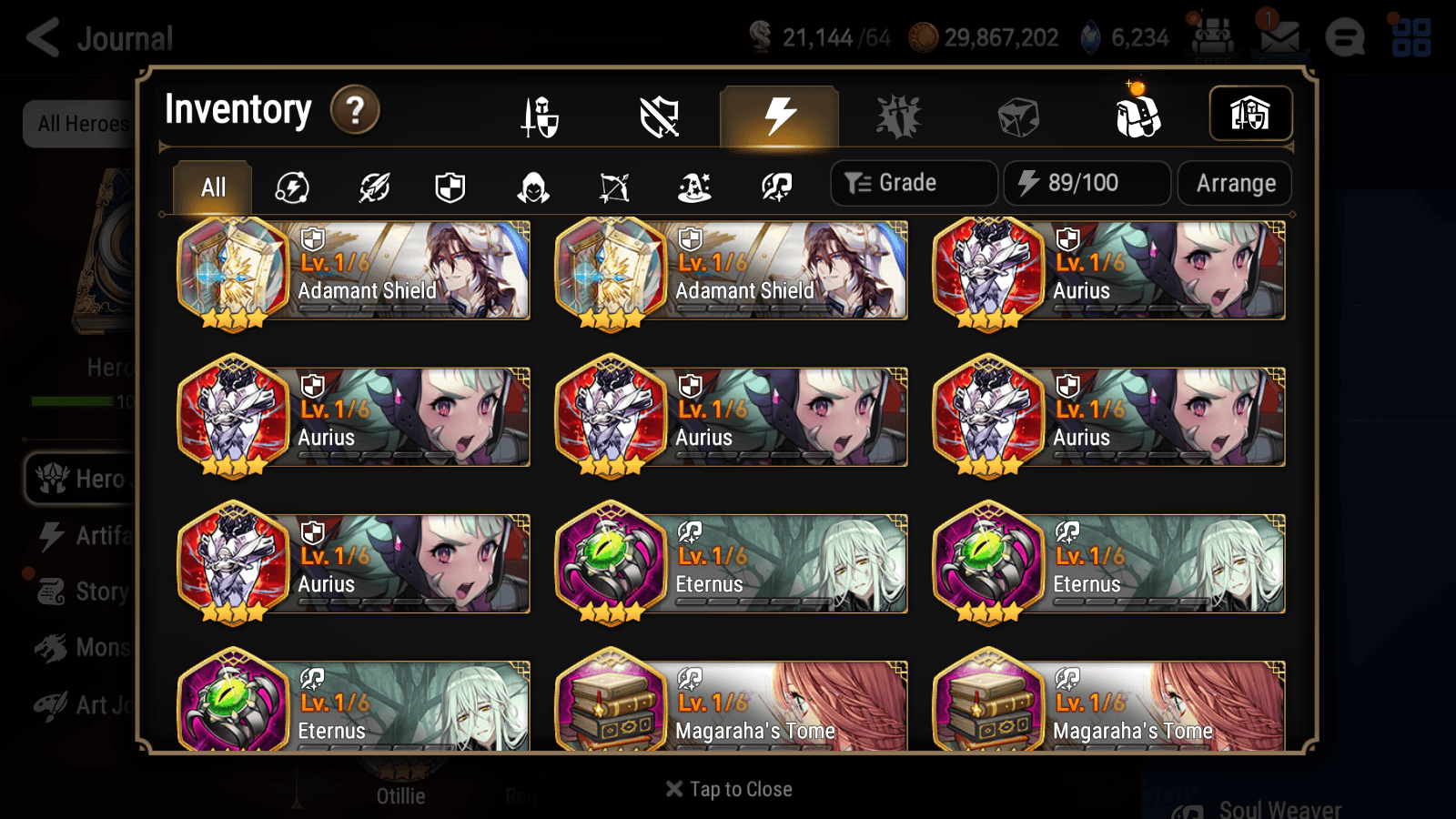Select the Ranger class filter icon
The image size is (1456, 819).
[x=615, y=187]
